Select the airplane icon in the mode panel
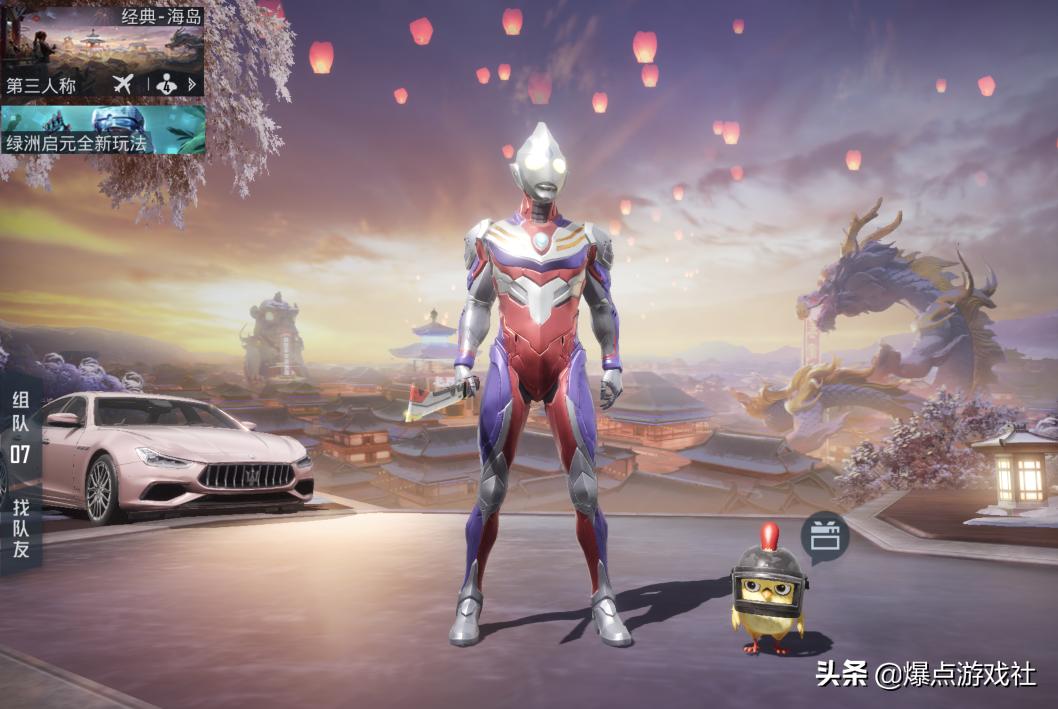The width and height of the screenshot is (1058, 709). tap(124, 84)
